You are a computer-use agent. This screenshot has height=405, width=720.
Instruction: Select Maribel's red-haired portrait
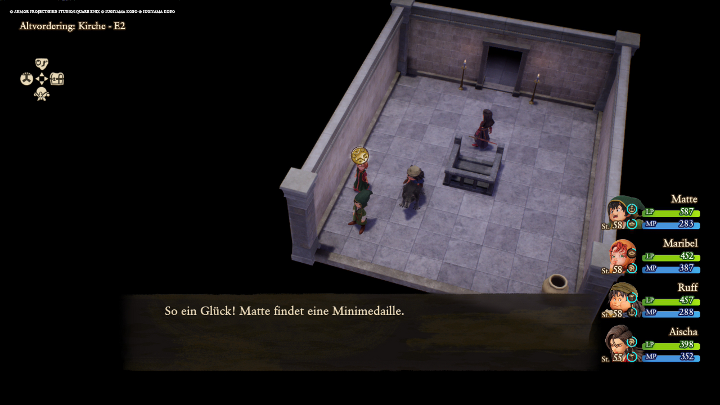tap(621, 256)
